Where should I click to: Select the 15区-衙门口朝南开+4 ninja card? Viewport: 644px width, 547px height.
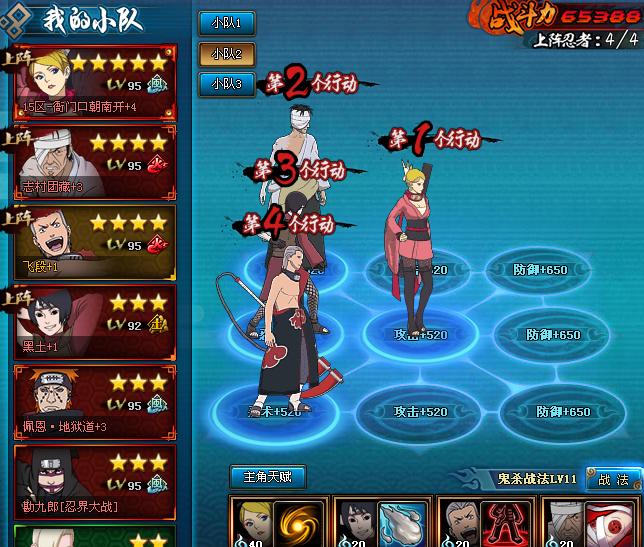[x=96, y=81]
